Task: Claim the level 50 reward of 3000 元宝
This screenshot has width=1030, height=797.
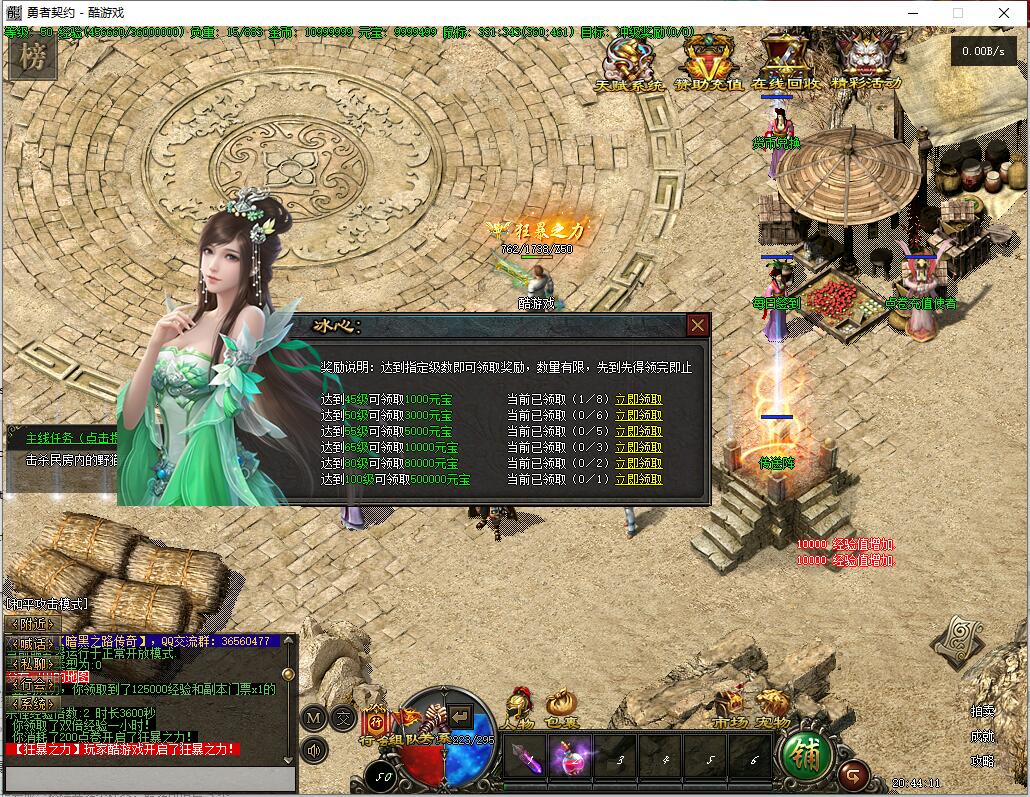Action: [x=638, y=415]
